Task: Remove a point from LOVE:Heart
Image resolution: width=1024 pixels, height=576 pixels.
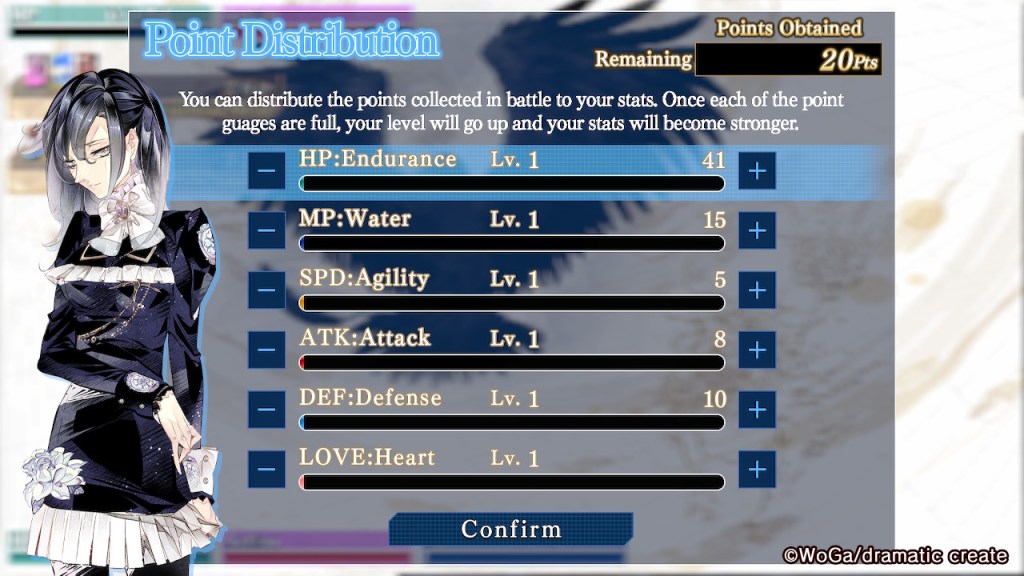Action: [x=266, y=468]
